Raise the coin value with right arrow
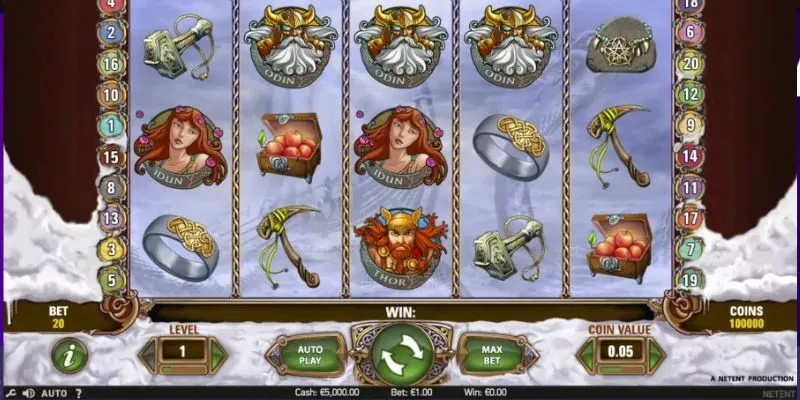The height and width of the screenshot is (400, 800). coord(656,353)
